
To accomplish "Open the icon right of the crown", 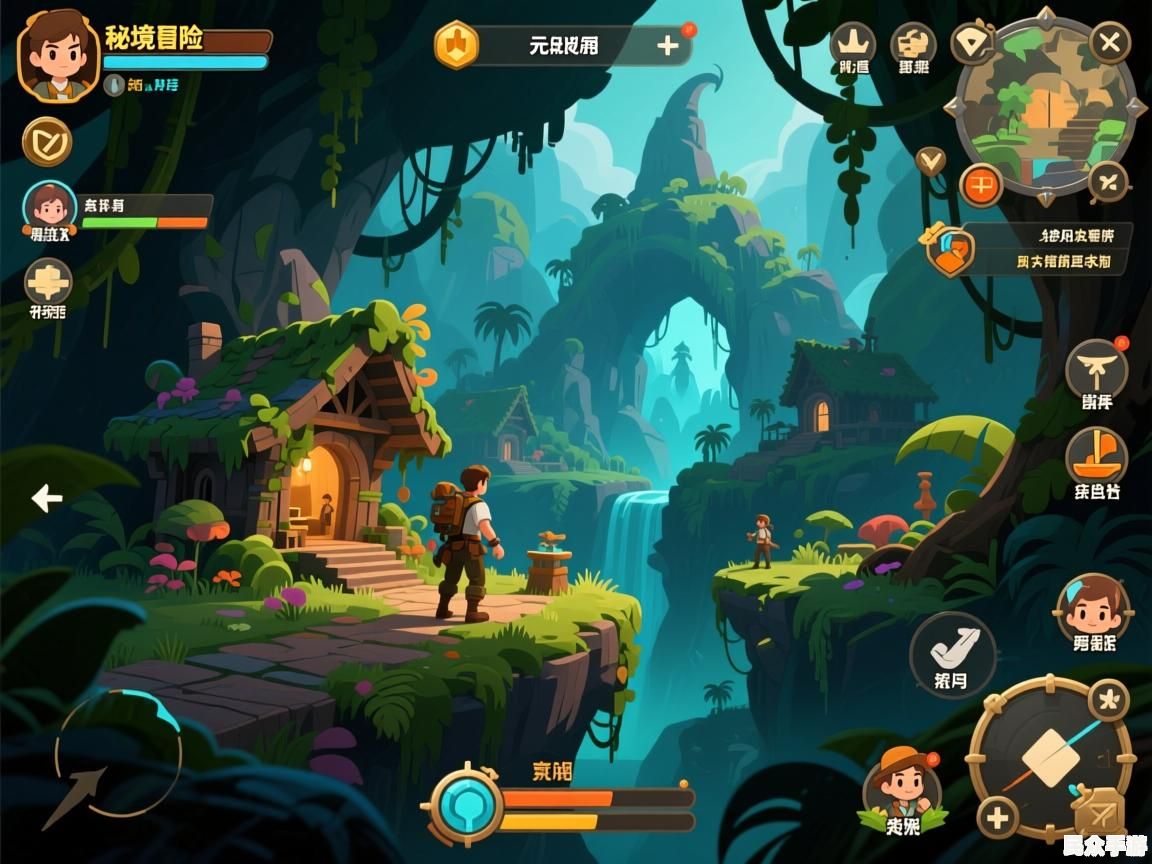I will pyautogui.click(x=913, y=45).
